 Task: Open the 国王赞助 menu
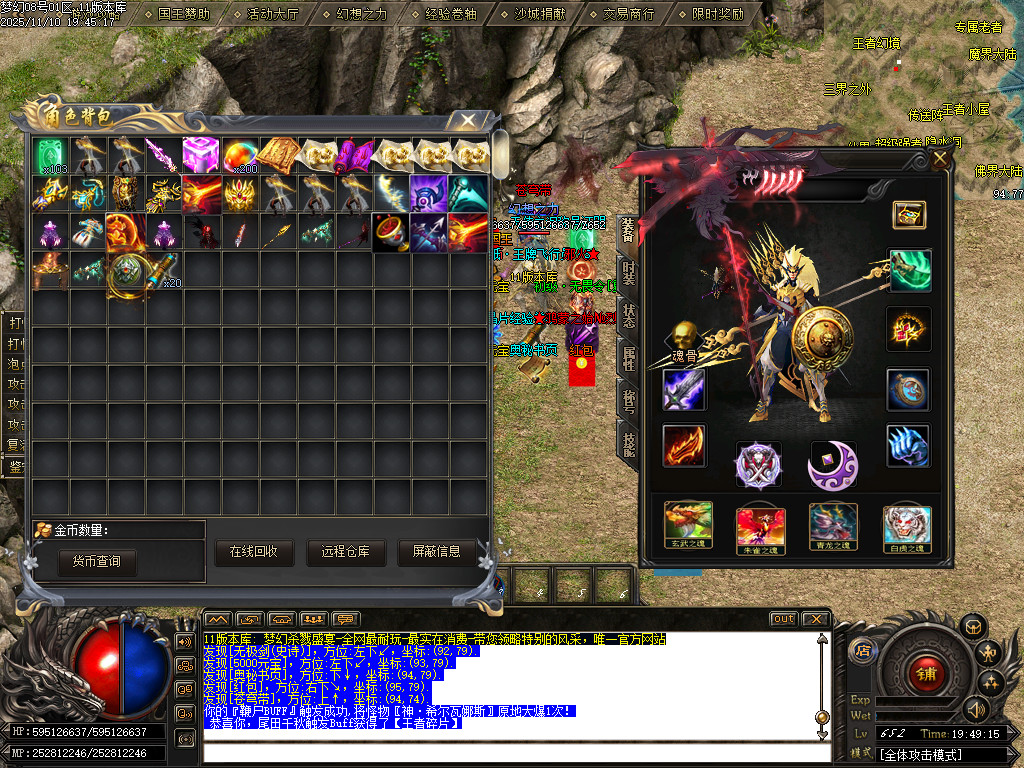pyautogui.click(x=184, y=14)
